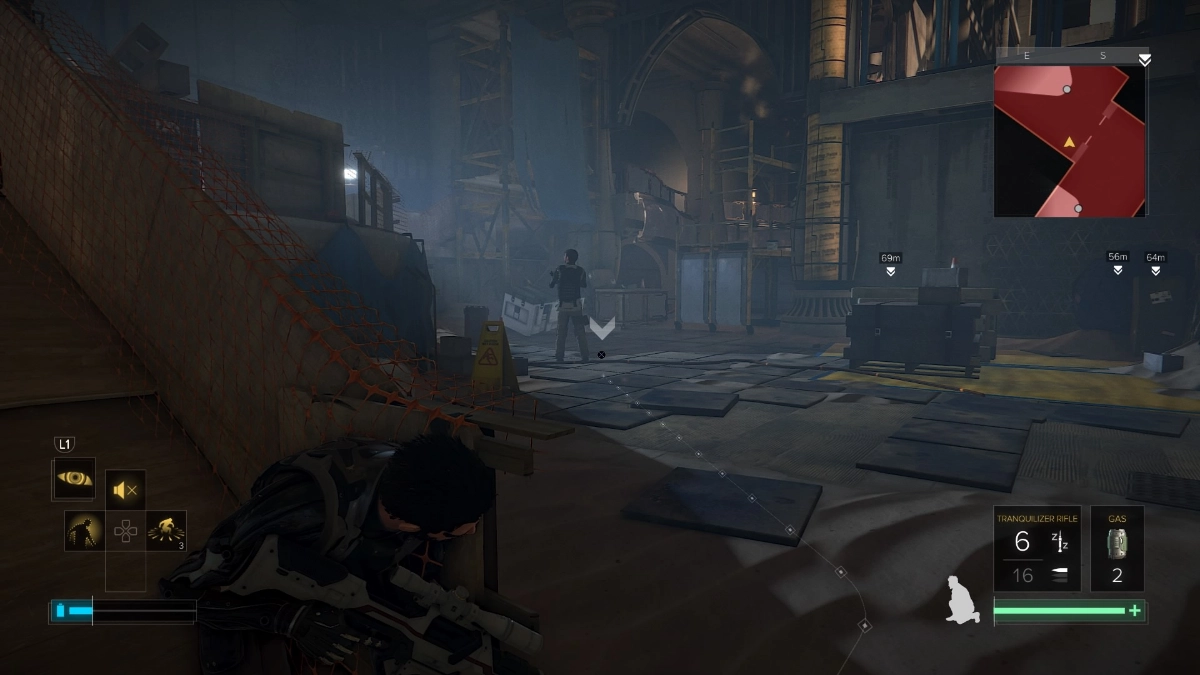Click the 64m waypoint marker
The height and width of the screenshot is (675, 1200).
coord(1156,263)
